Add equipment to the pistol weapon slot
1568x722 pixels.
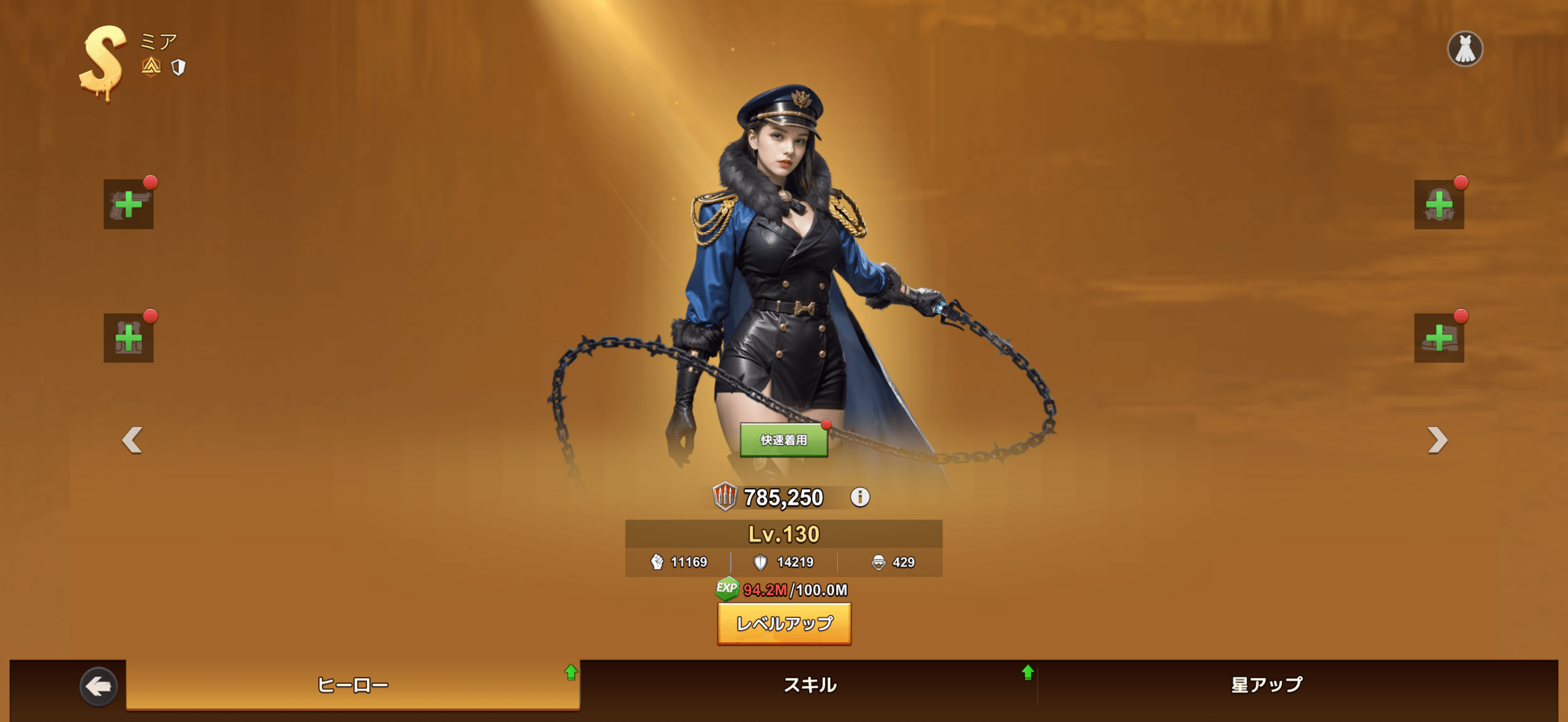(x=129, y=205)
